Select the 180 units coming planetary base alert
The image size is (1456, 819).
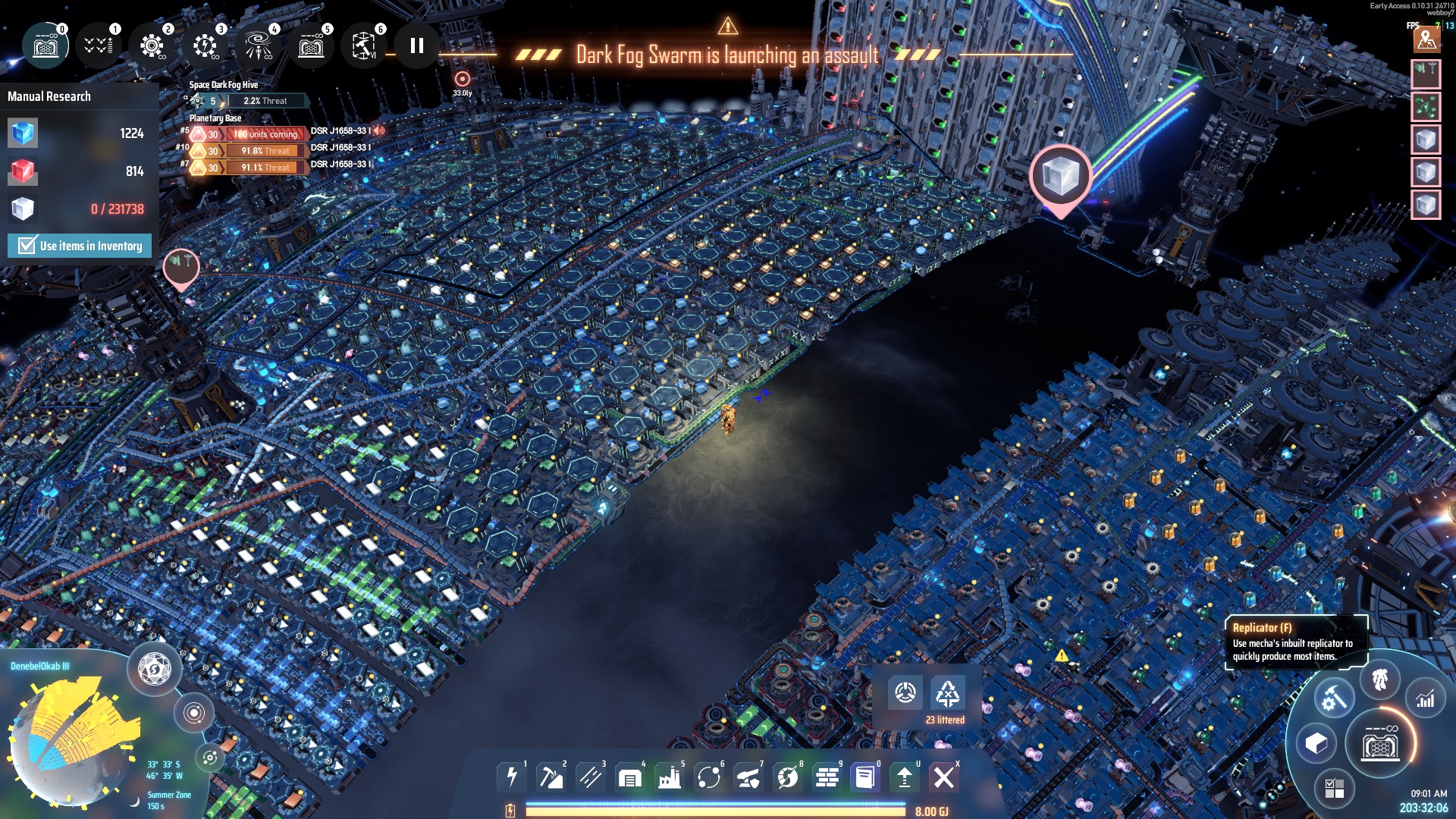[x=265, y=134]
